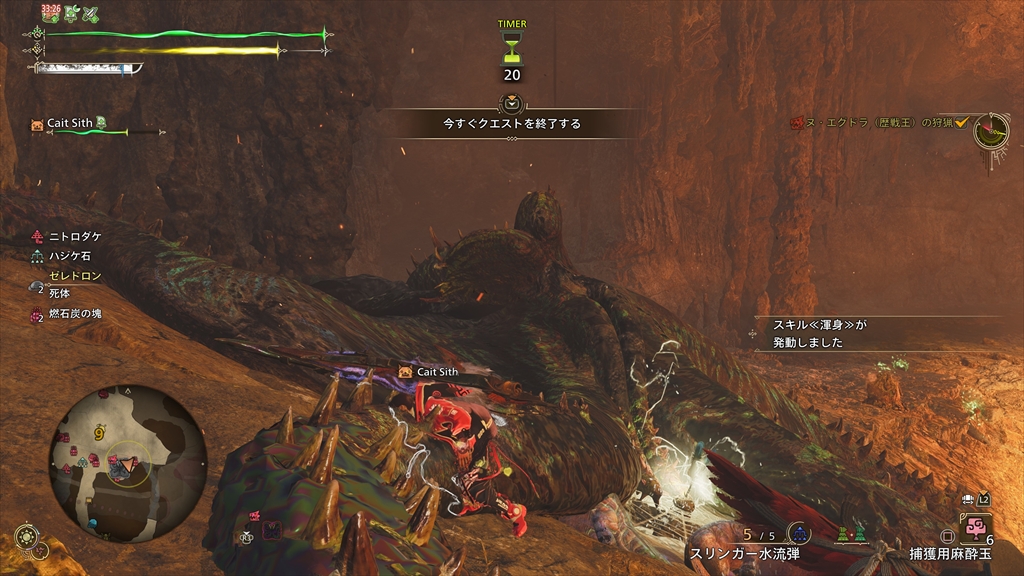The image size is (1024, 576).
Task: Click the Cait Sith palico status entry
Action: tap(70, 124)
